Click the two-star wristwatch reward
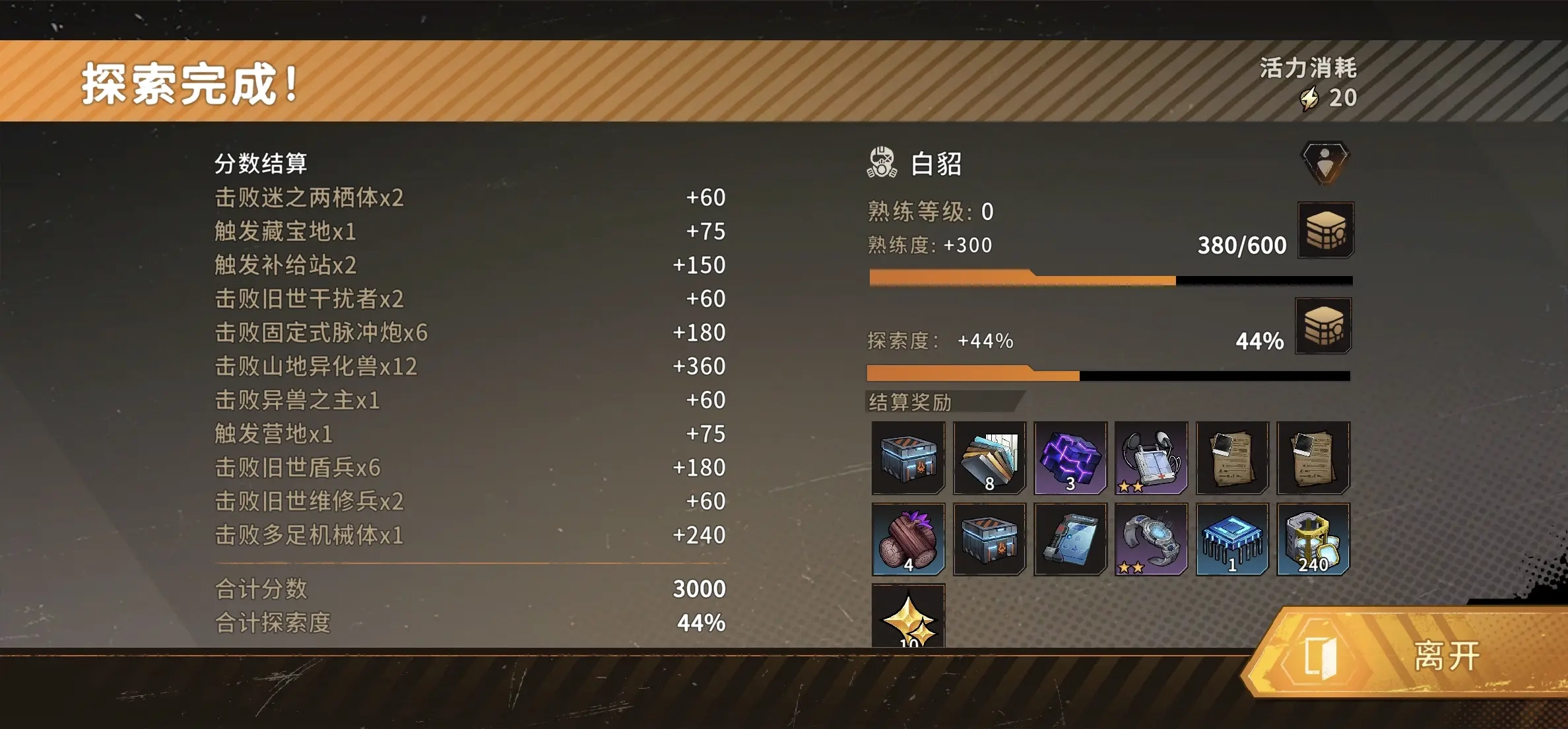 pyautogui.click(x=1151, y=539)
